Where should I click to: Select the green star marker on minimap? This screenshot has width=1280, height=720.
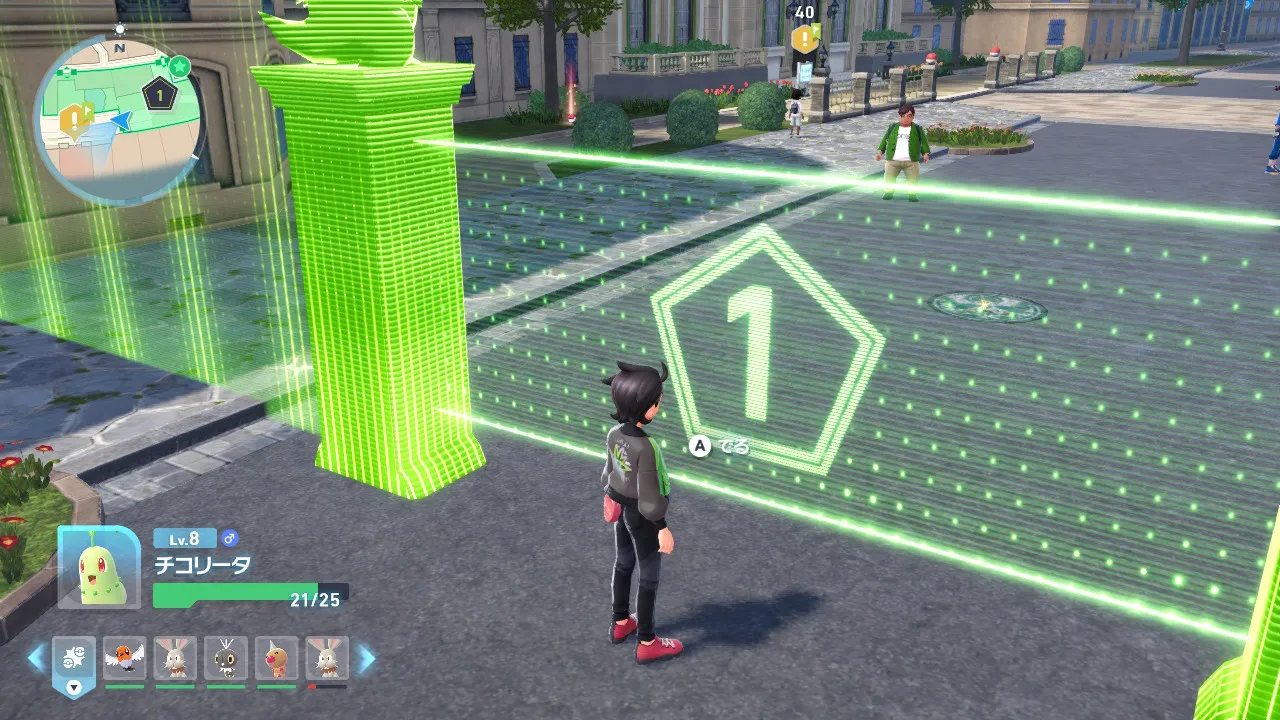tap(179, 66)
